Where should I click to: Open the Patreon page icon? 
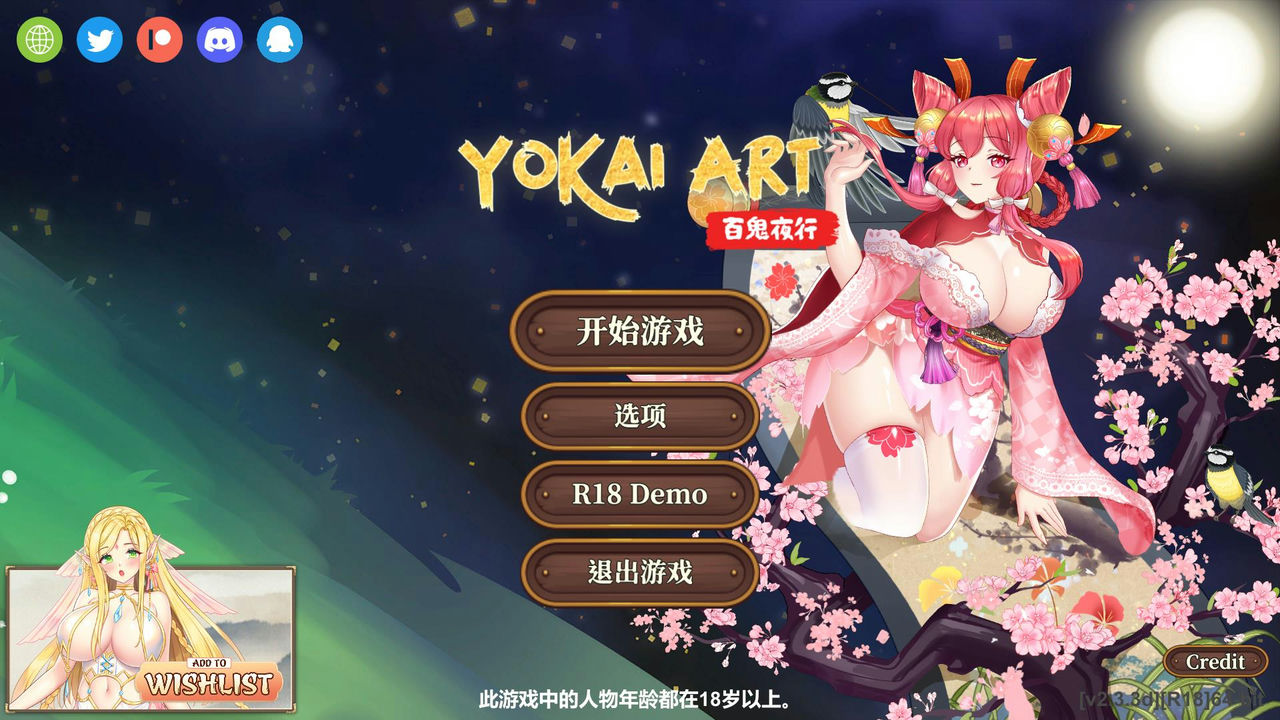click(159, 41)
